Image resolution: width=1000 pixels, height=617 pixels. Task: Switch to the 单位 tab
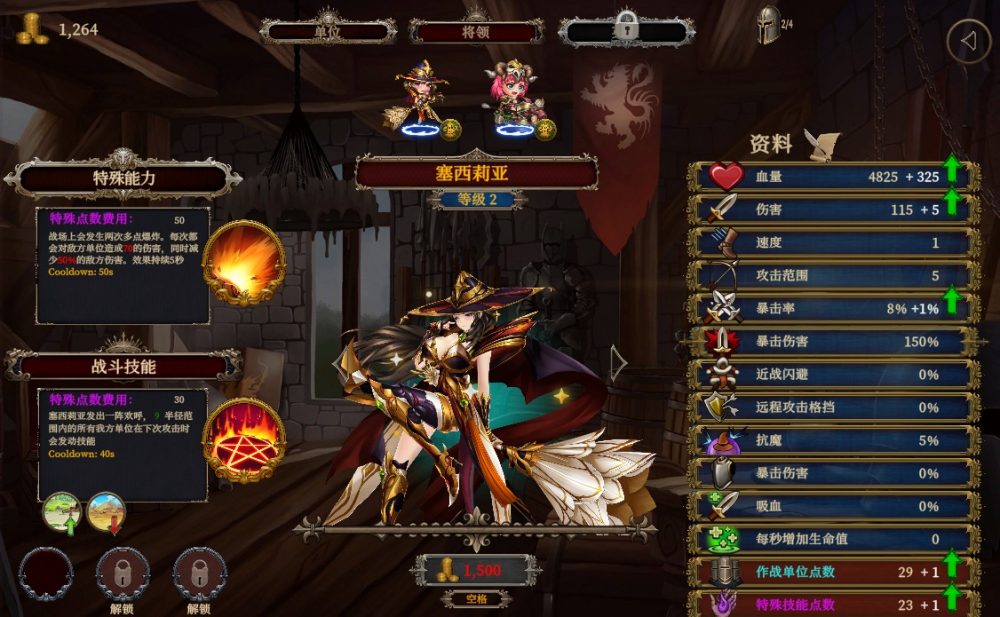(x=328, y=31)
